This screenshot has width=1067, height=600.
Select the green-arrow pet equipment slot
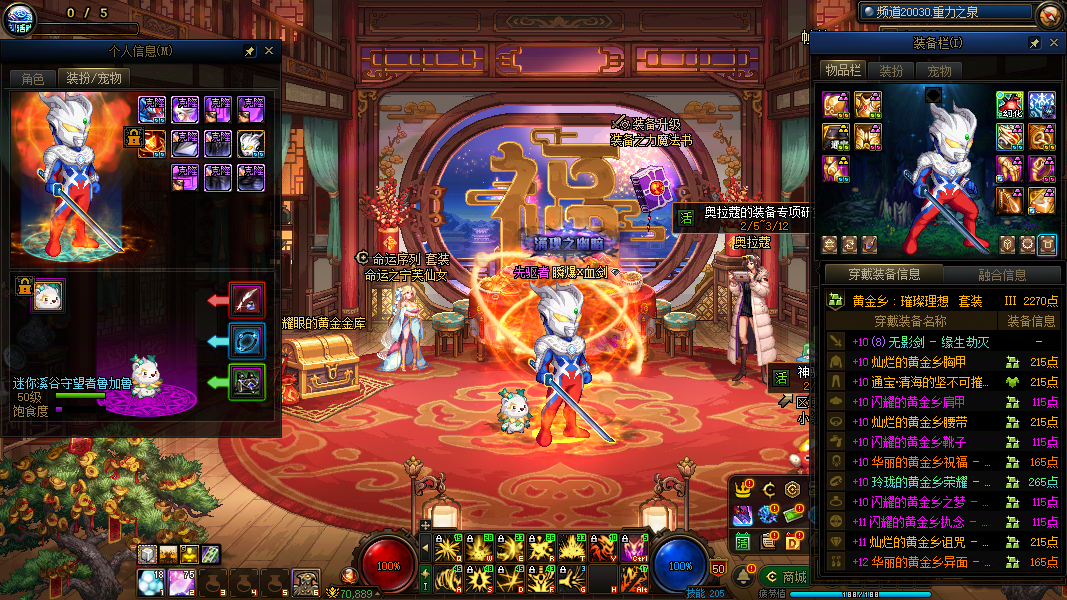246,381
